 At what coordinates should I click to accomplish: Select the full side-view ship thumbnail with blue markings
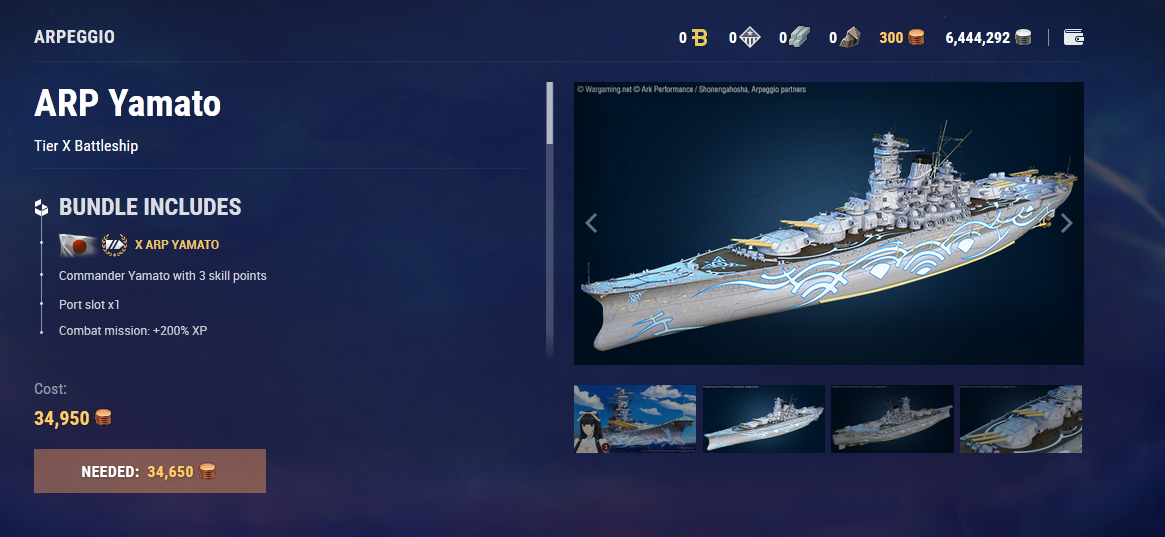764,419
